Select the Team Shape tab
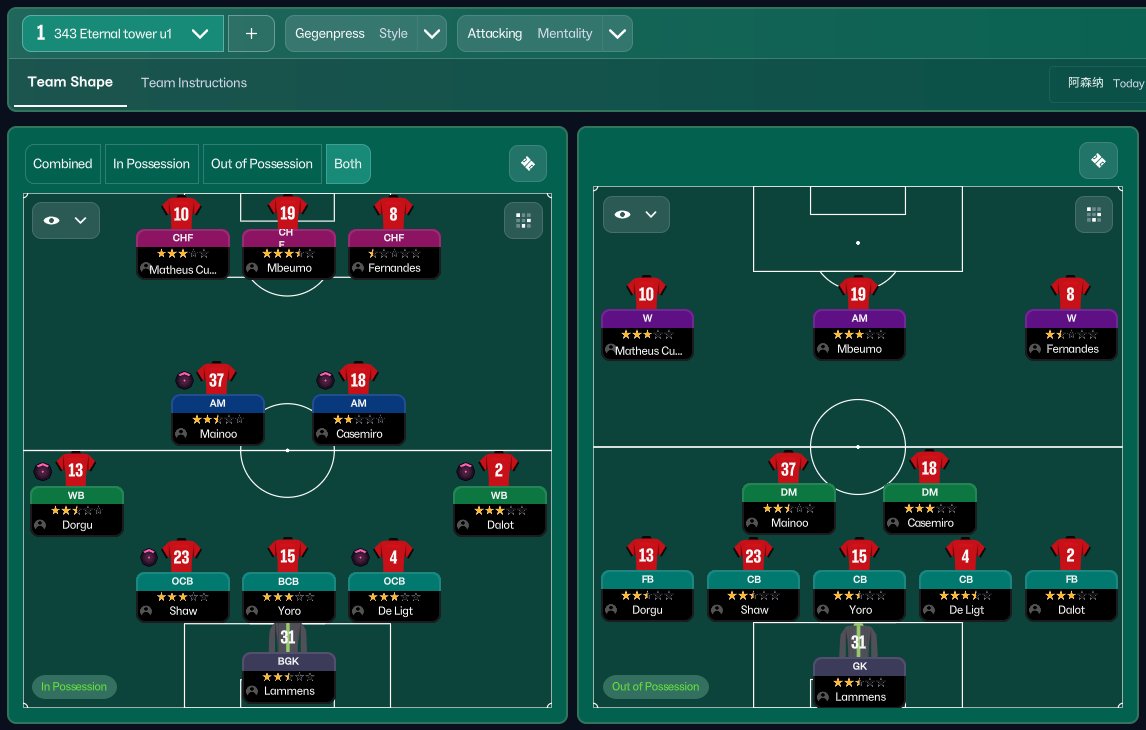This screenshot has height=730, width=1146. pos(70,82)
